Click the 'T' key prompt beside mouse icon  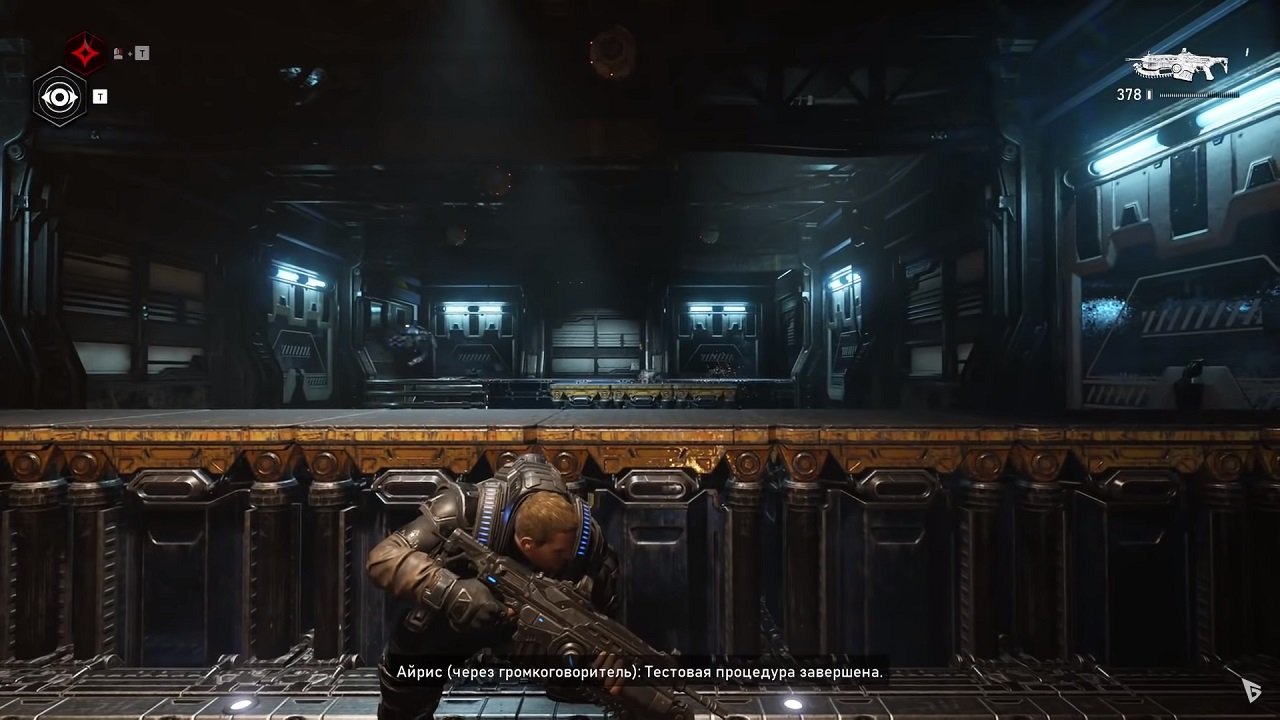tap(143, 52)
